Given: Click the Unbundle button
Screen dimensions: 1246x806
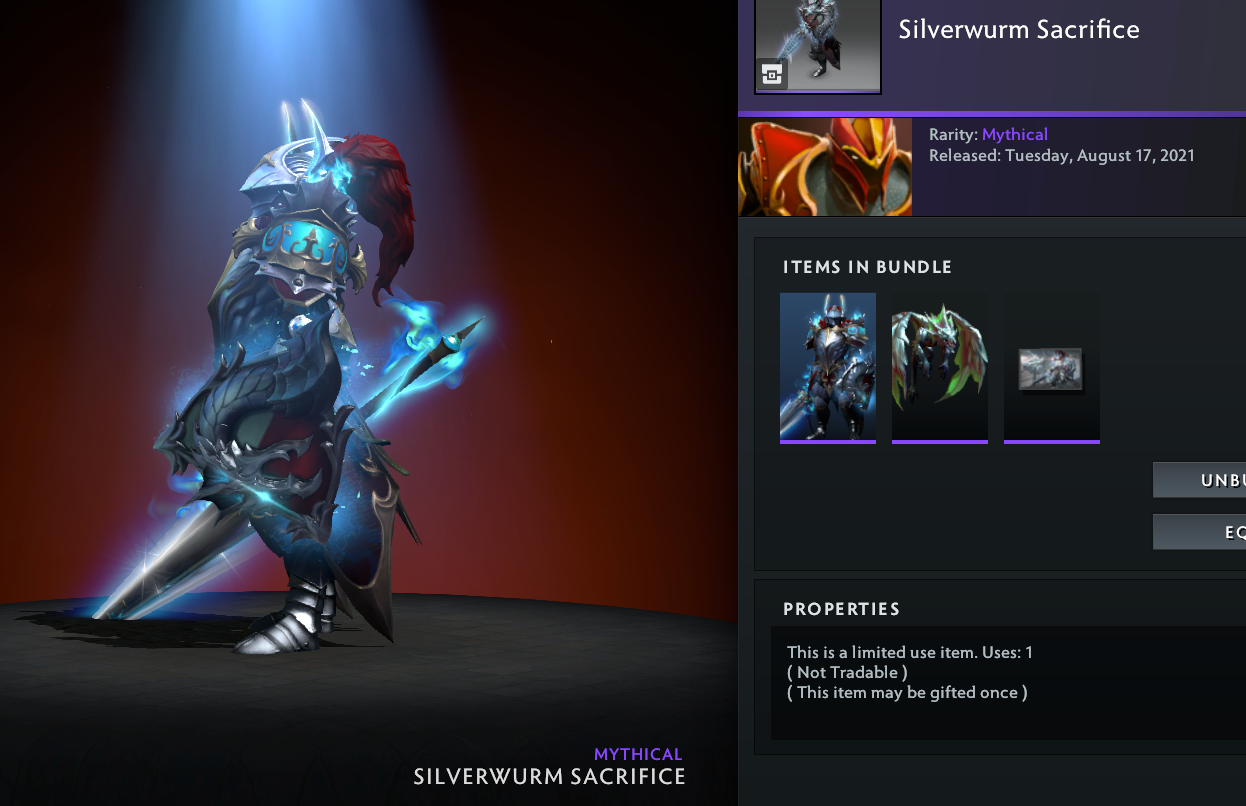Looking at the screenshot, I should (1200, 480).
